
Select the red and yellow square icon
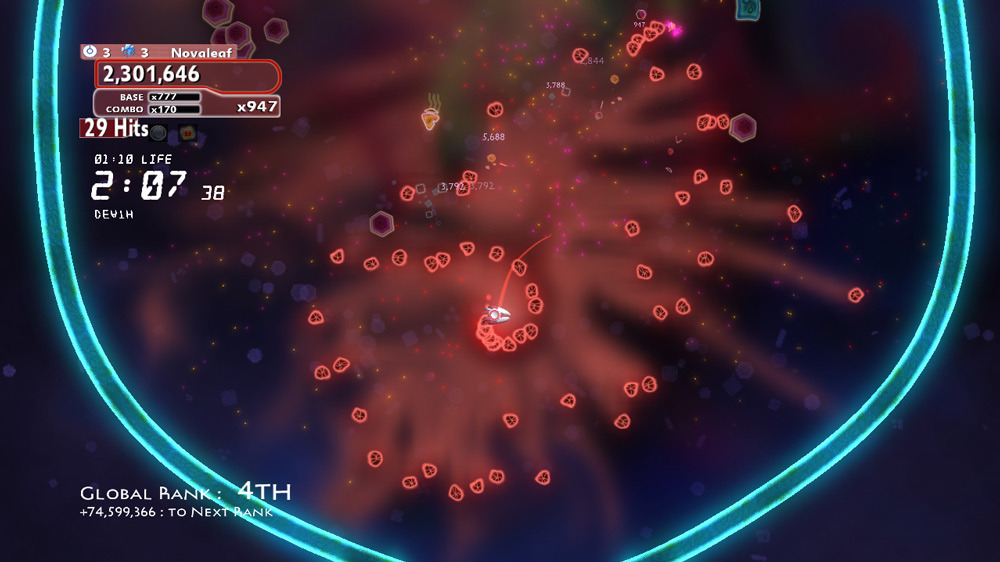(x=186, y=131)
